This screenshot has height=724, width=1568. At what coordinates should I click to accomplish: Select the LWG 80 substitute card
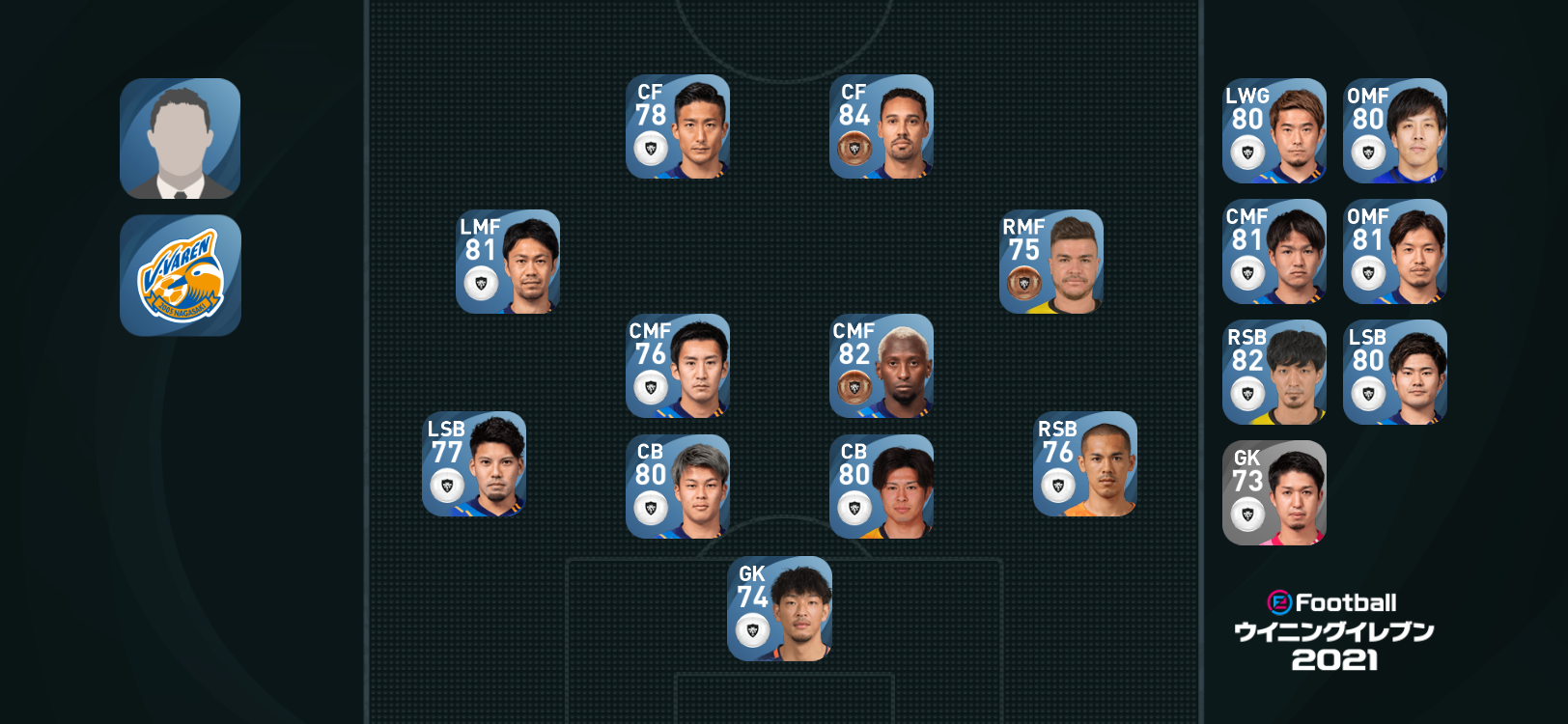1274,131
